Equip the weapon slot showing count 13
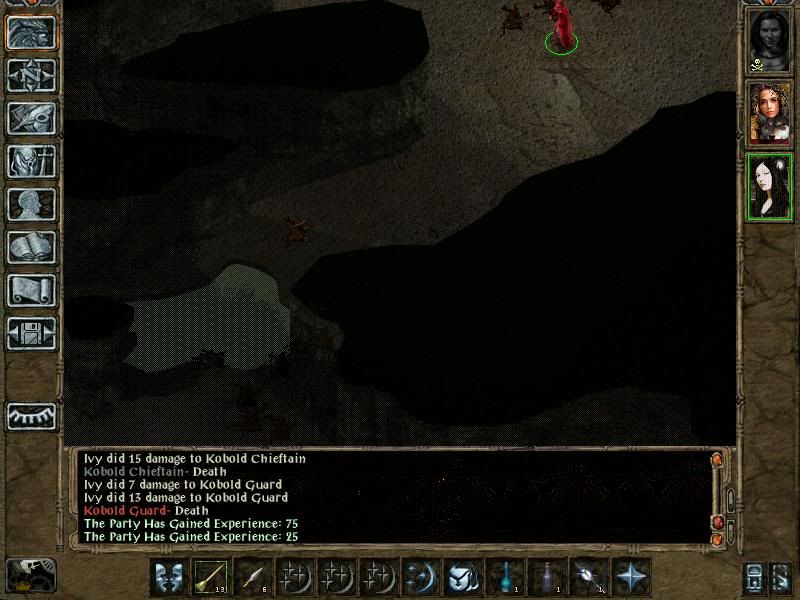The image size is (800, 600). pyautogui.click(x=211, y=577)
